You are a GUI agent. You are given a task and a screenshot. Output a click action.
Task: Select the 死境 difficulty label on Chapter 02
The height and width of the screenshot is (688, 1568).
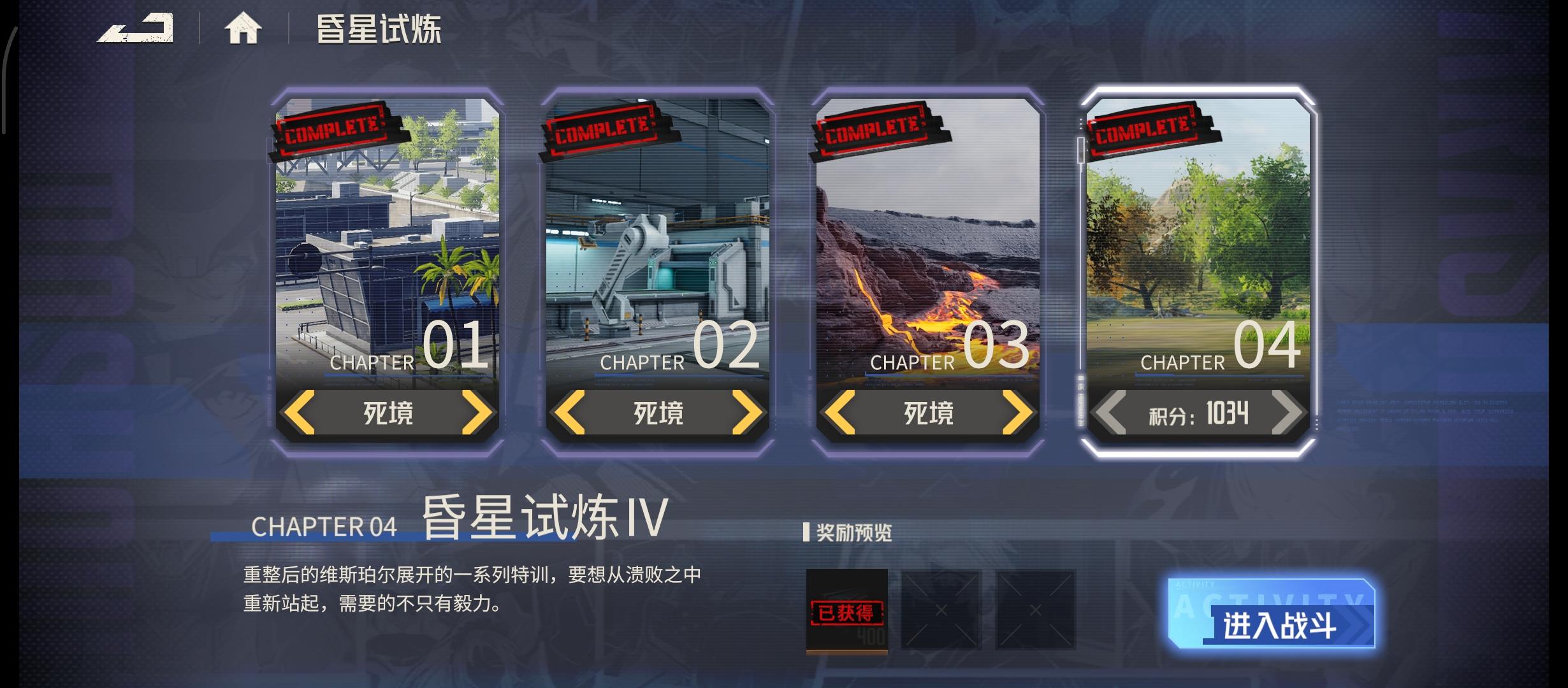point(658,414)
